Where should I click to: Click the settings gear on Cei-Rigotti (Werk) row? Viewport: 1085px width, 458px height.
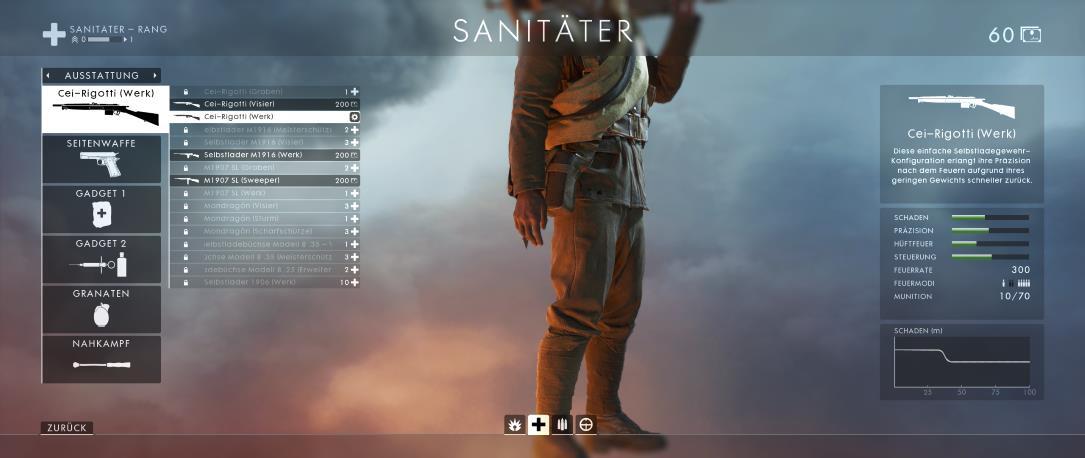pyautogui.click(x=354, y=117)
